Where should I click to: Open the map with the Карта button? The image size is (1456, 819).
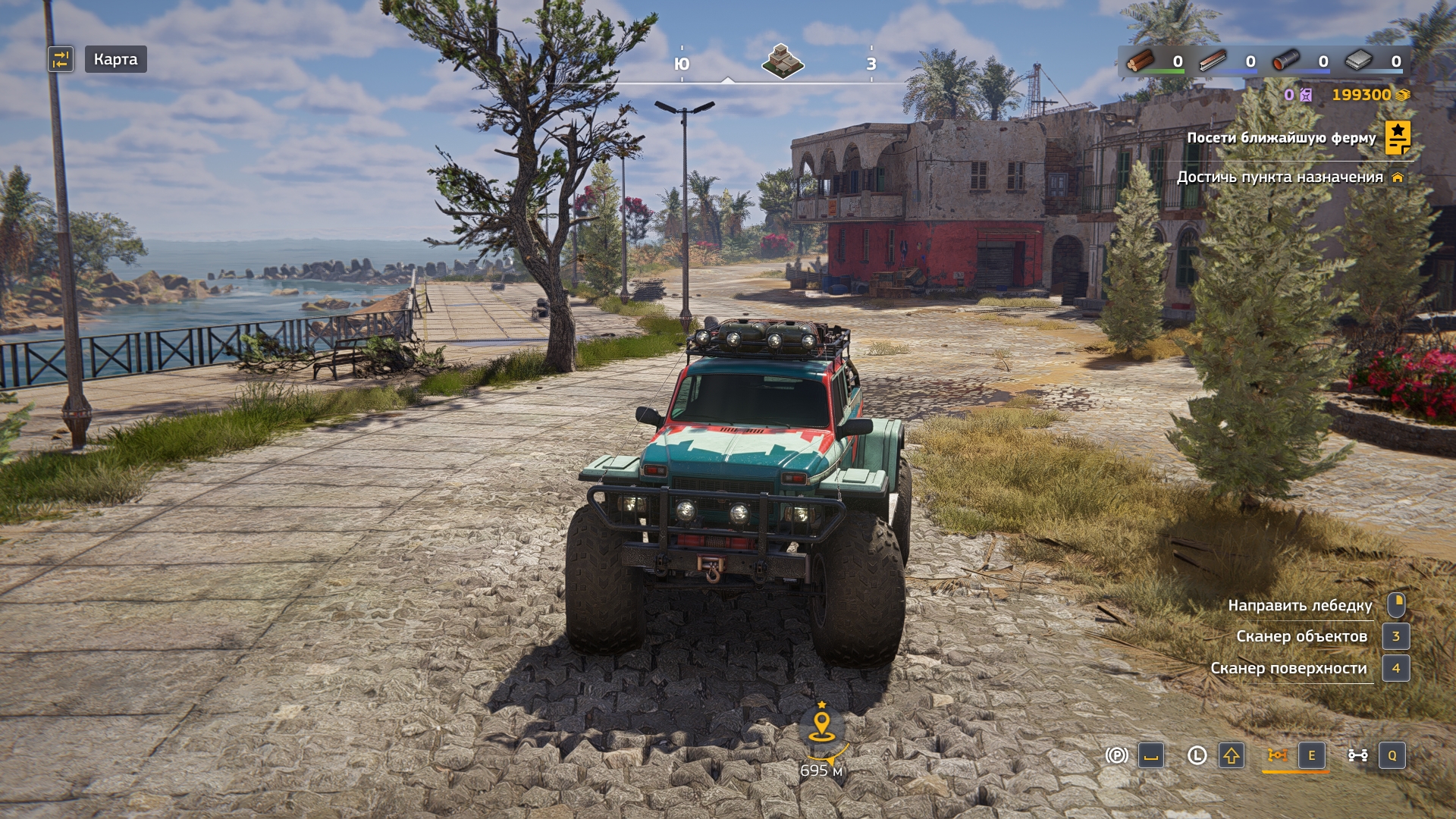(115, 59)
